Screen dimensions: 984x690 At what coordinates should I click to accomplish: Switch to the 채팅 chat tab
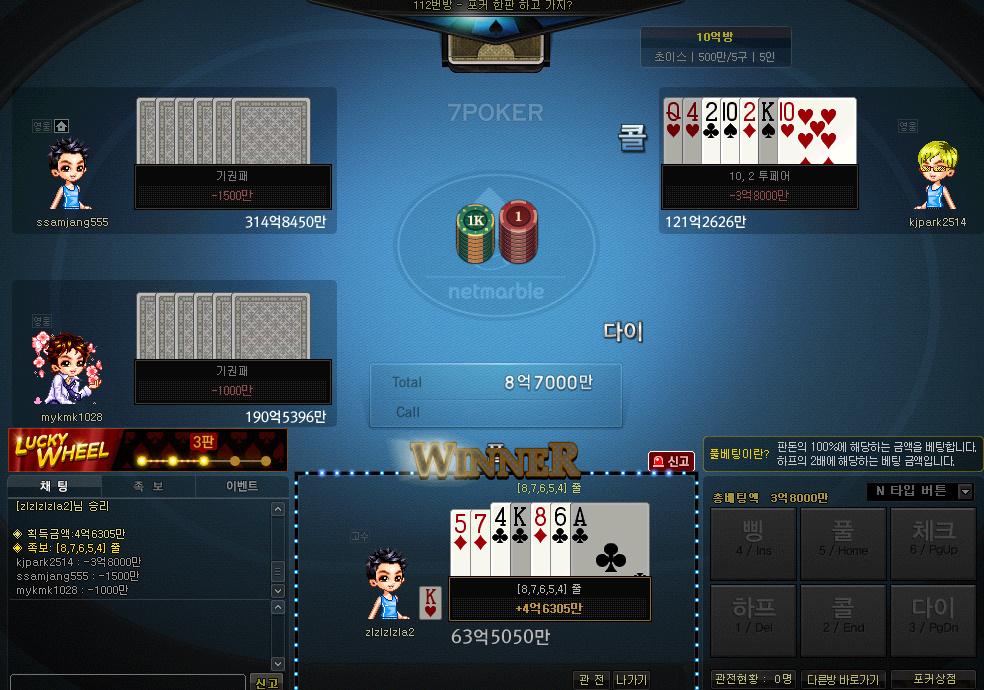(x=54, y=486)
